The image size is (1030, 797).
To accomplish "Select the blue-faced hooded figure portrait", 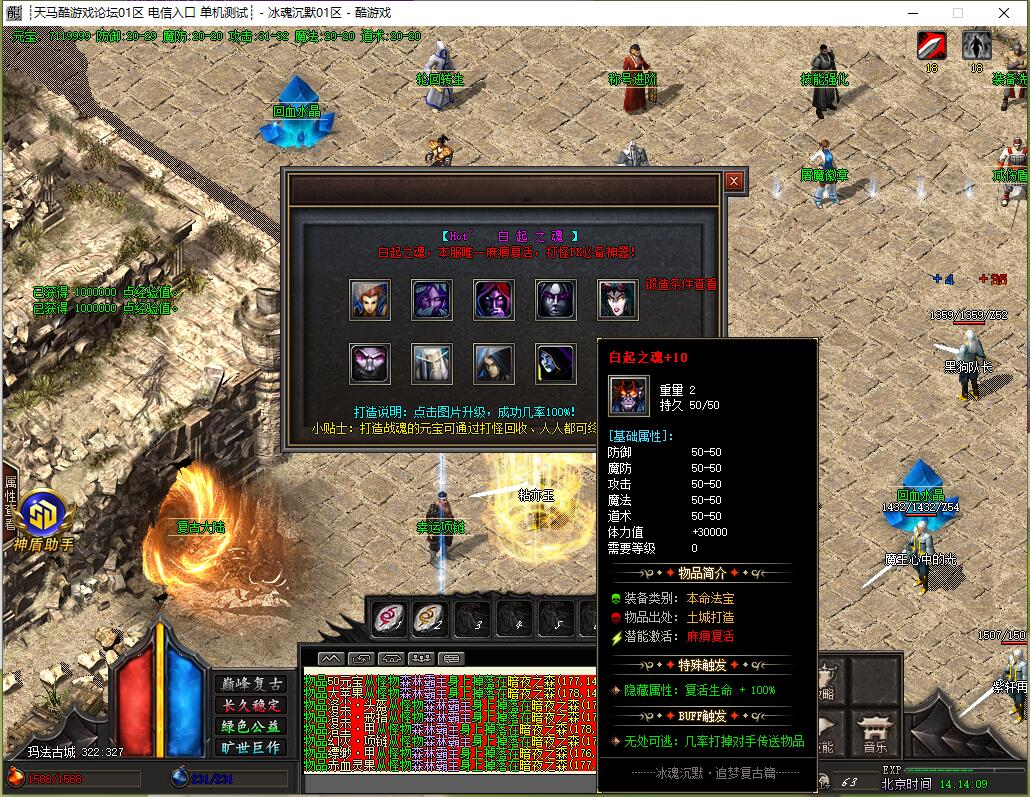I will click(556, 363).
